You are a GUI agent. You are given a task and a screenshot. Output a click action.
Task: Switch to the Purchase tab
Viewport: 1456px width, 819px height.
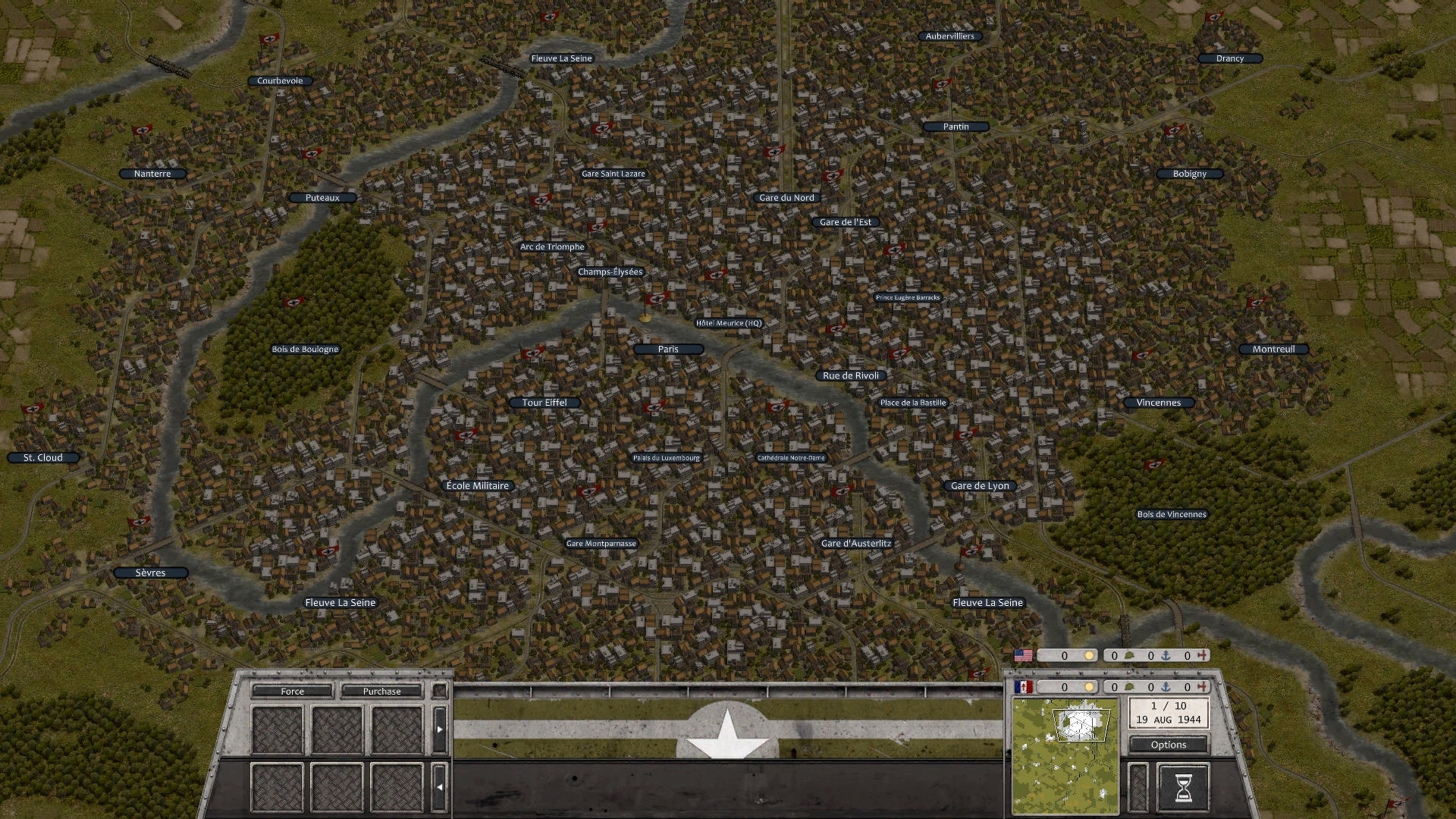click(381, 691)
